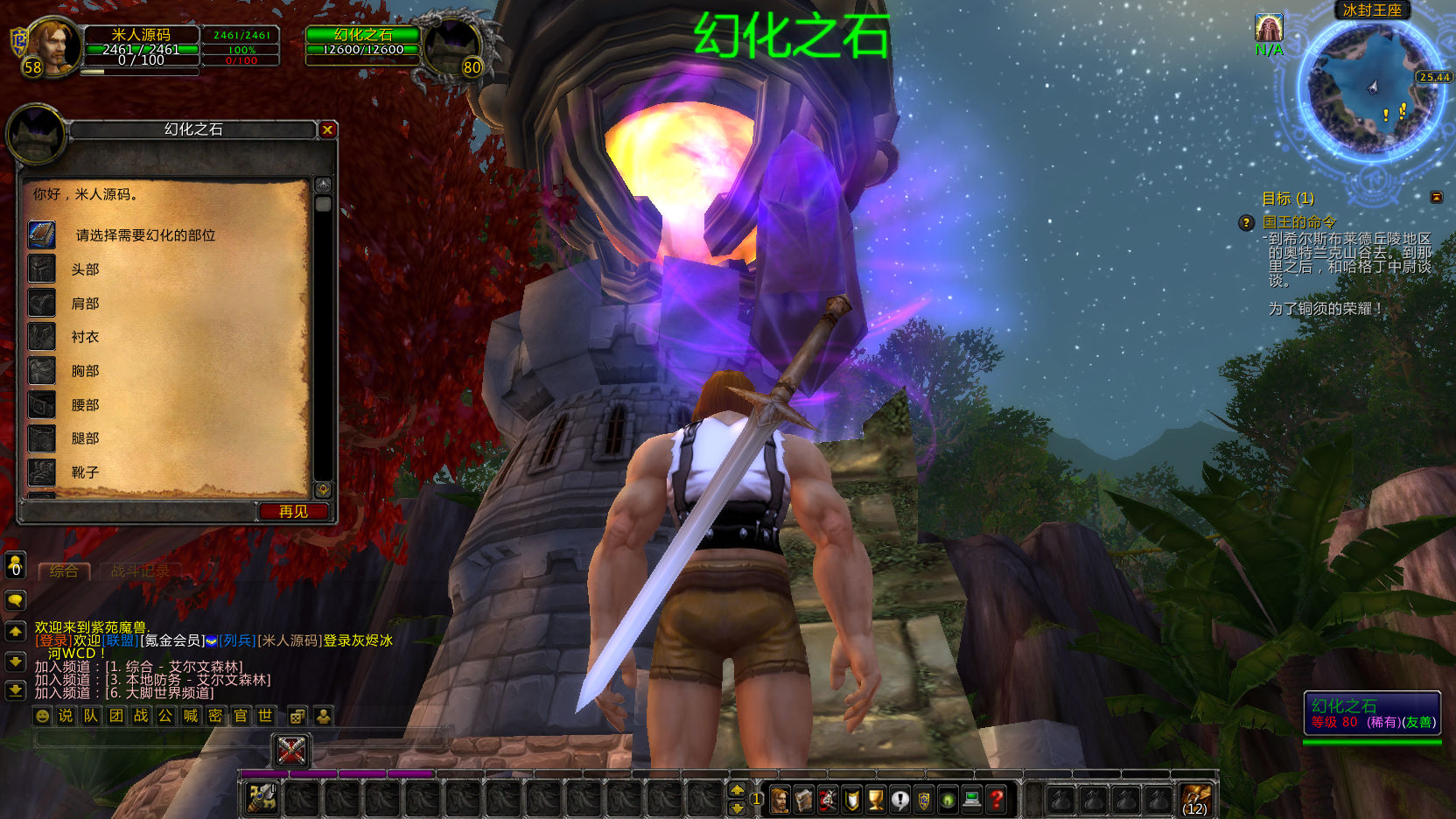This screenshot has height=819, width=1456.
Task: Open the character info portrait micro button
Action: 779,799
